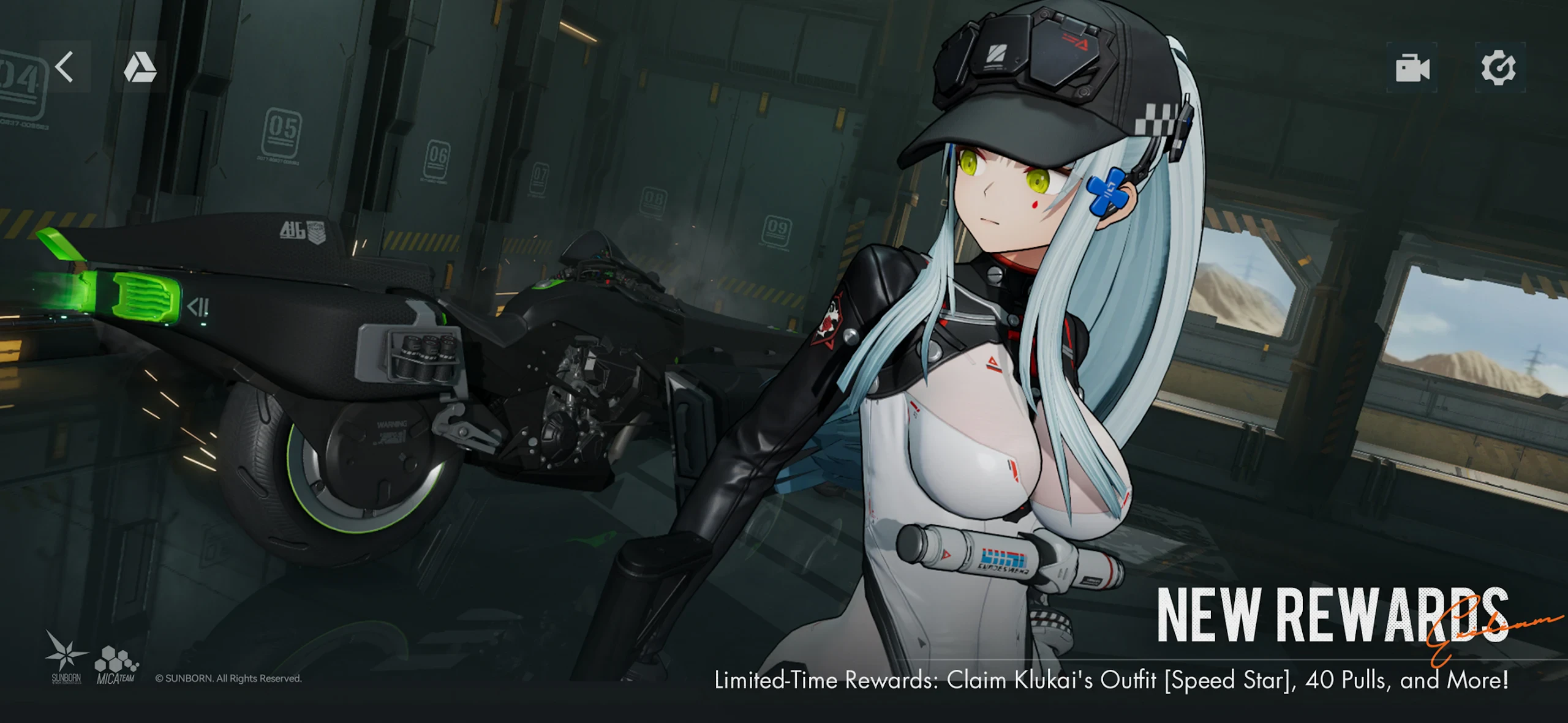Go back with the left arrow button
This screenshot has height=723, width=1568.
coord(65,67)
